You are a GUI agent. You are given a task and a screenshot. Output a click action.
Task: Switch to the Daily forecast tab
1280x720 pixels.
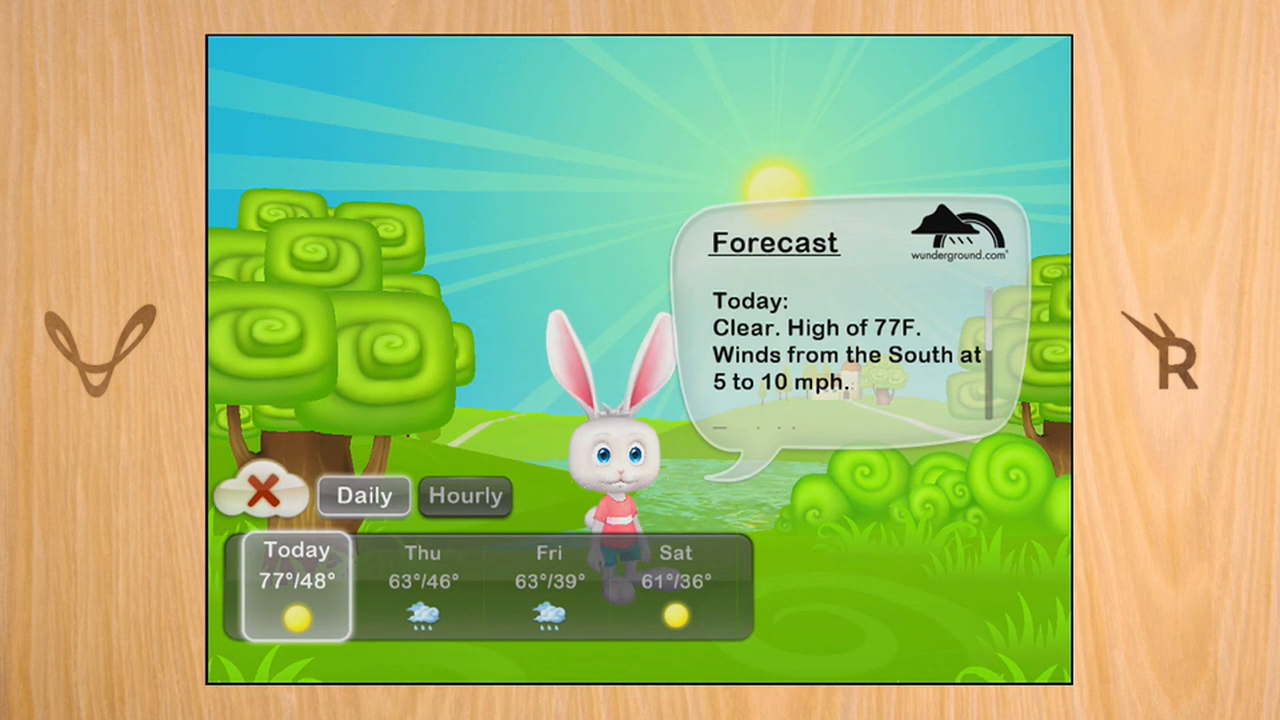[x=363, y=495]
